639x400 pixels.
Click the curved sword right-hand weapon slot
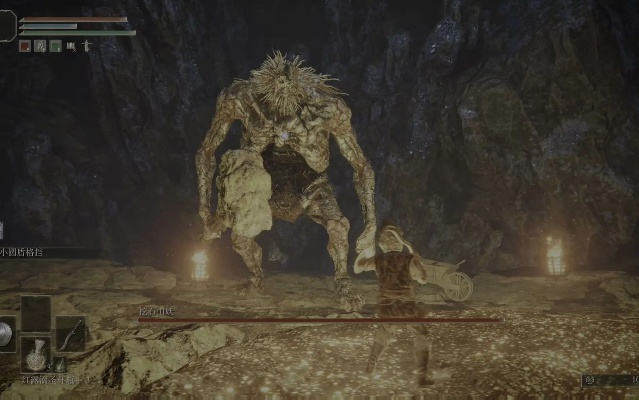click(69, 333)
